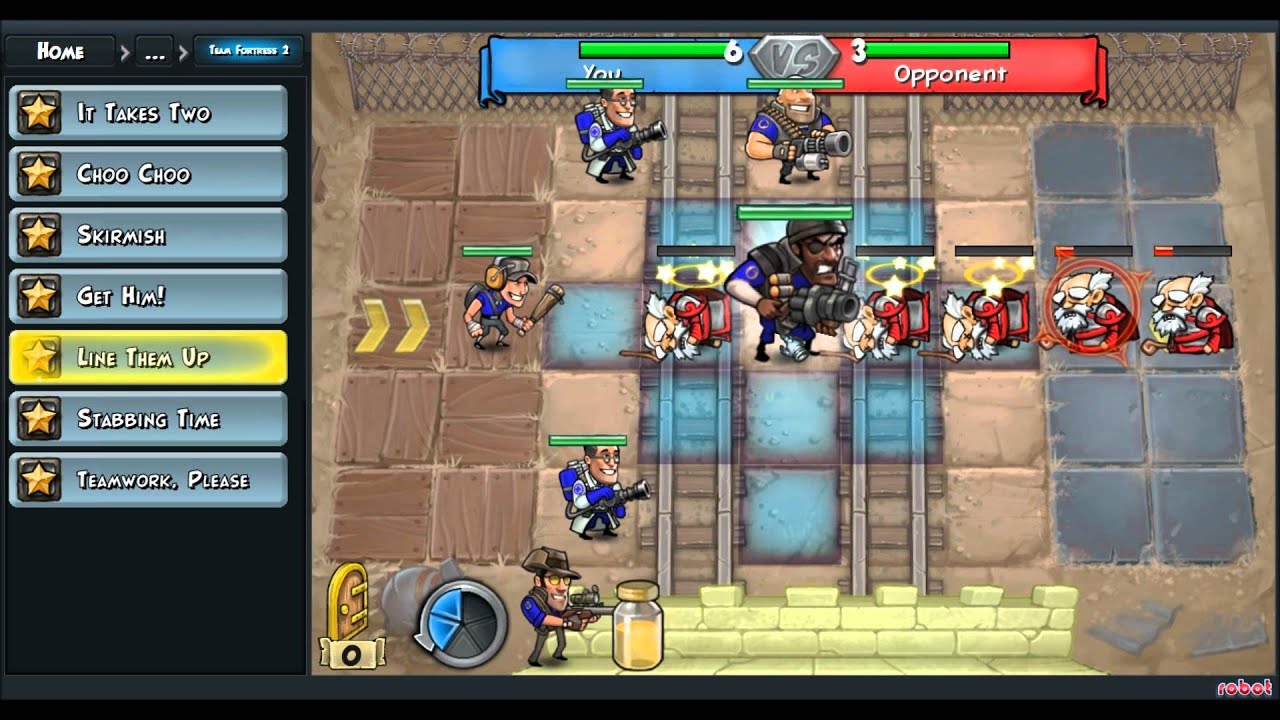
Task: Choose the Stabbing Time level
Action: (148, 419)
